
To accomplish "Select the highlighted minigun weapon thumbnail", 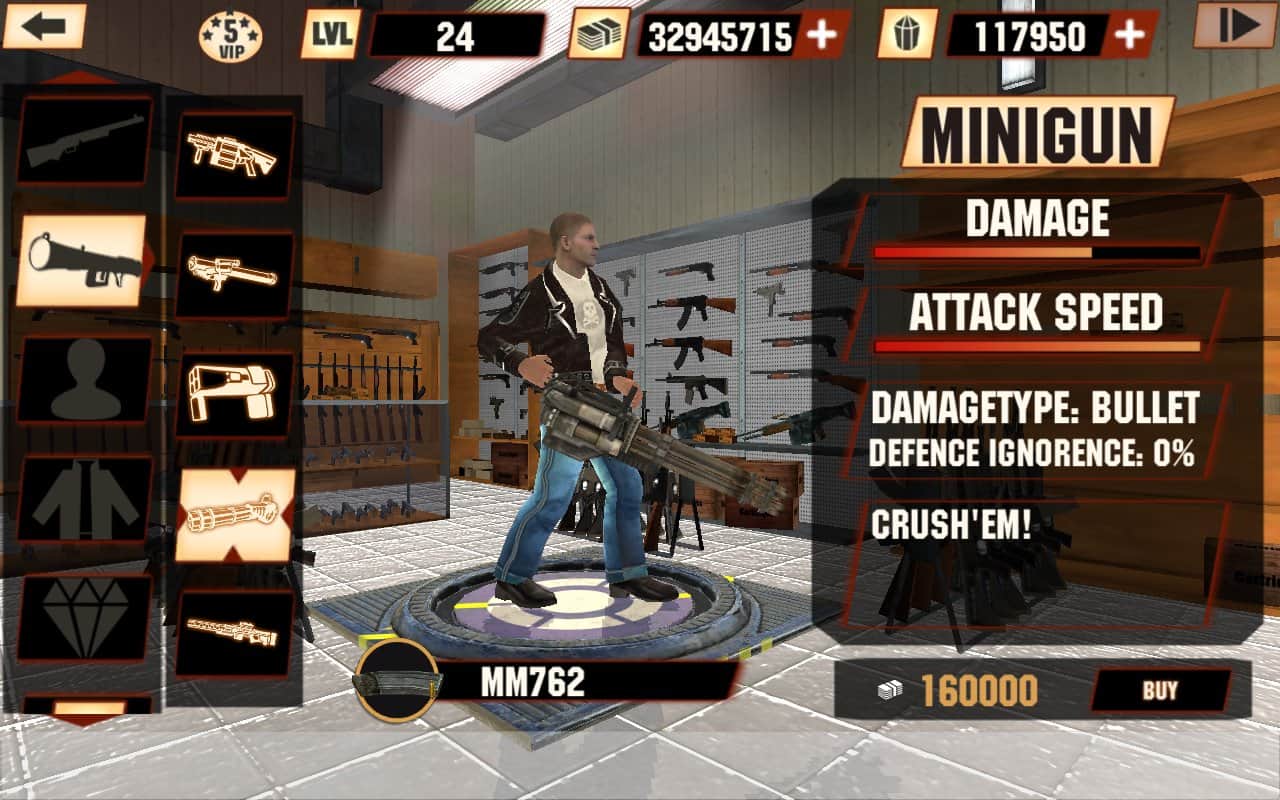I will [234, 515].
